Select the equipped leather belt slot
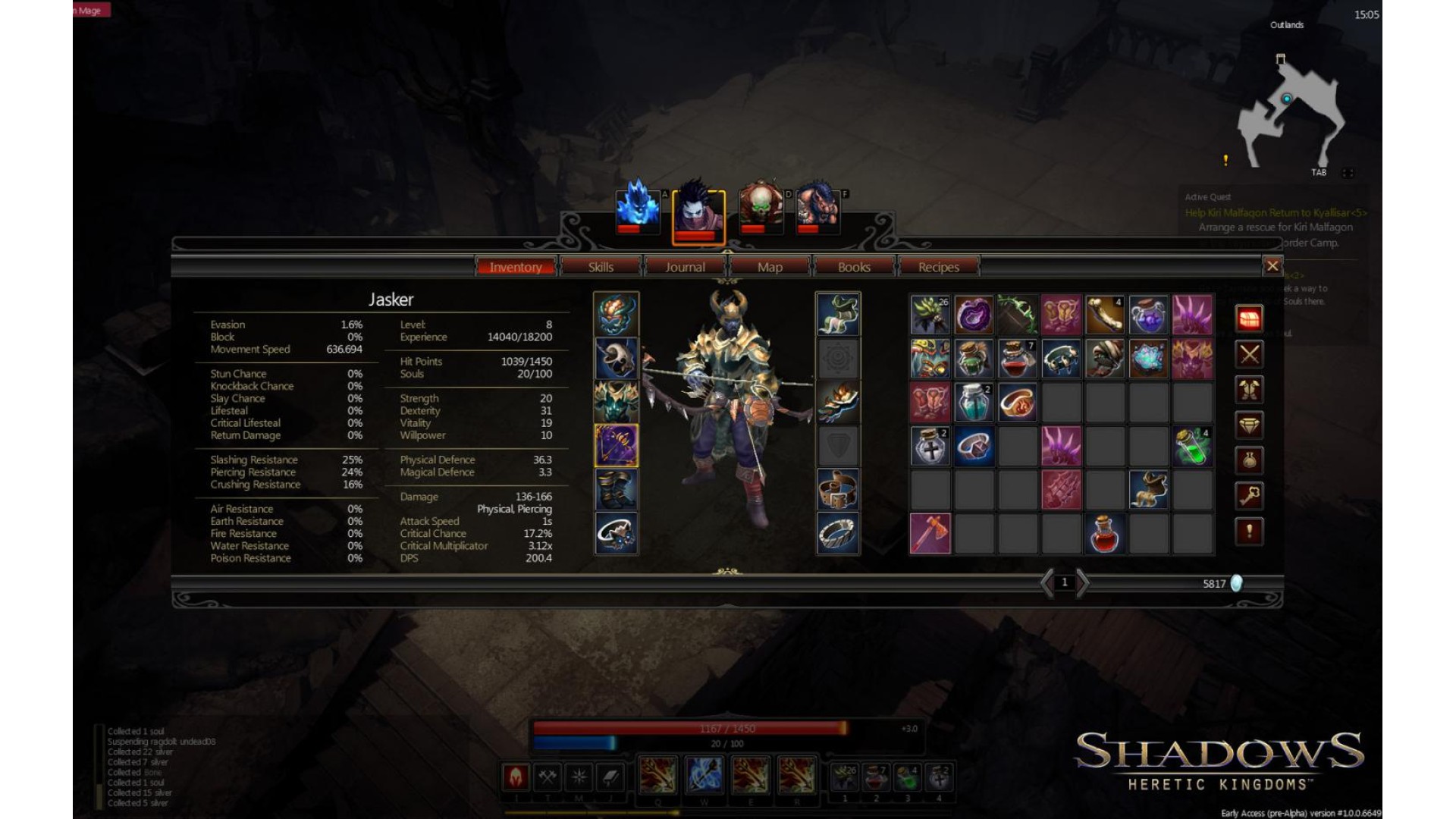The height and width of the screenshot is (819, 1456). coord(838,490)
